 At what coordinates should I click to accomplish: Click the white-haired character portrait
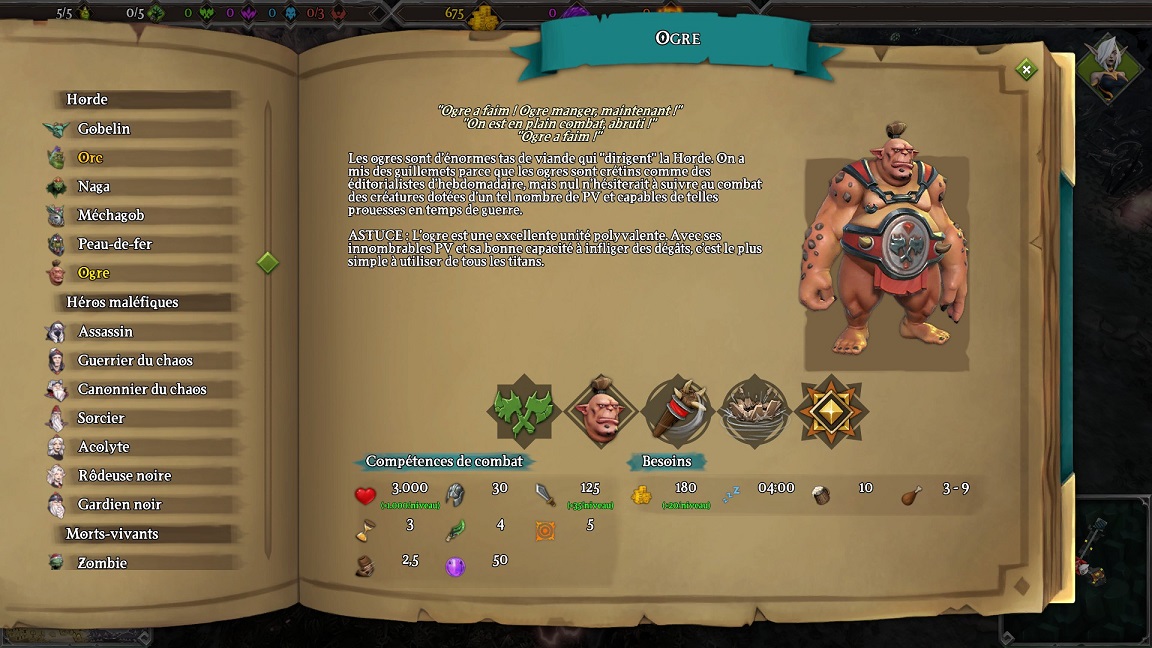[x=1110, y=68]
